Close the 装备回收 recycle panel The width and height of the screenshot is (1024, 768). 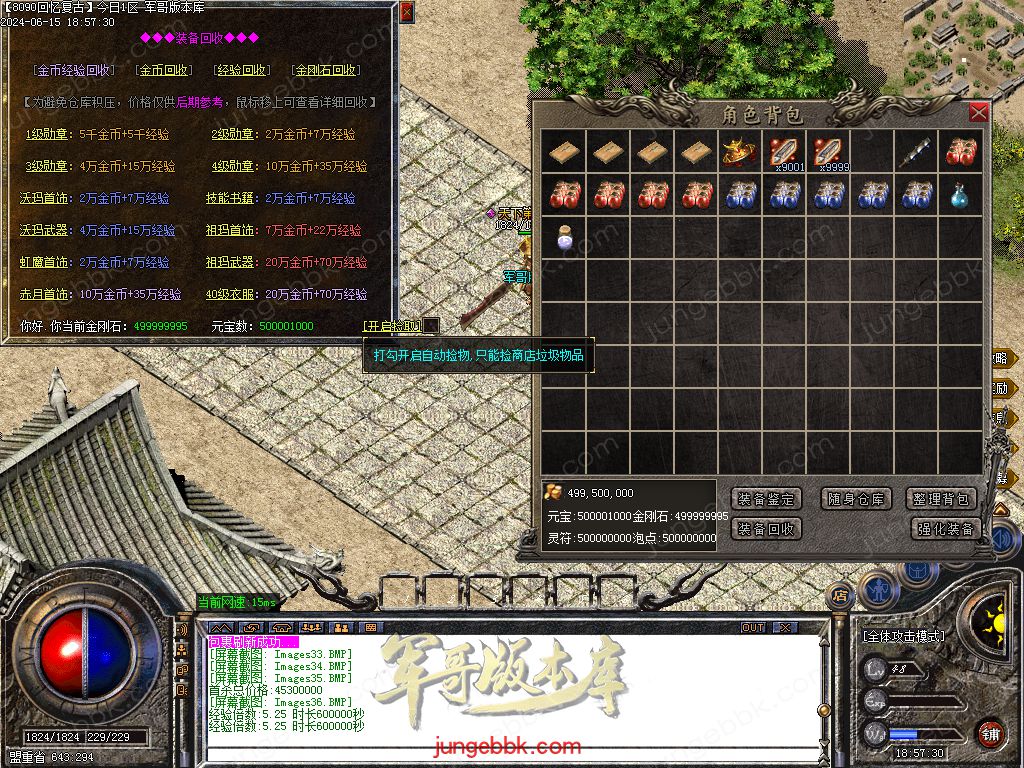(x=406, y=12)
